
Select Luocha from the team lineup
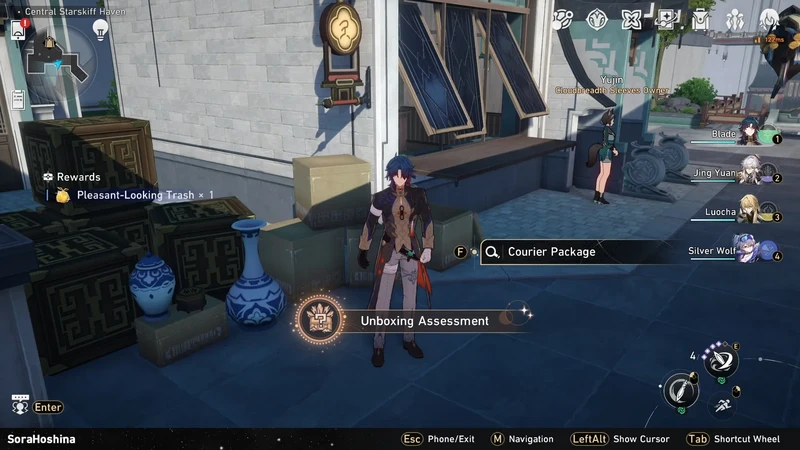[x=747, y=212]
